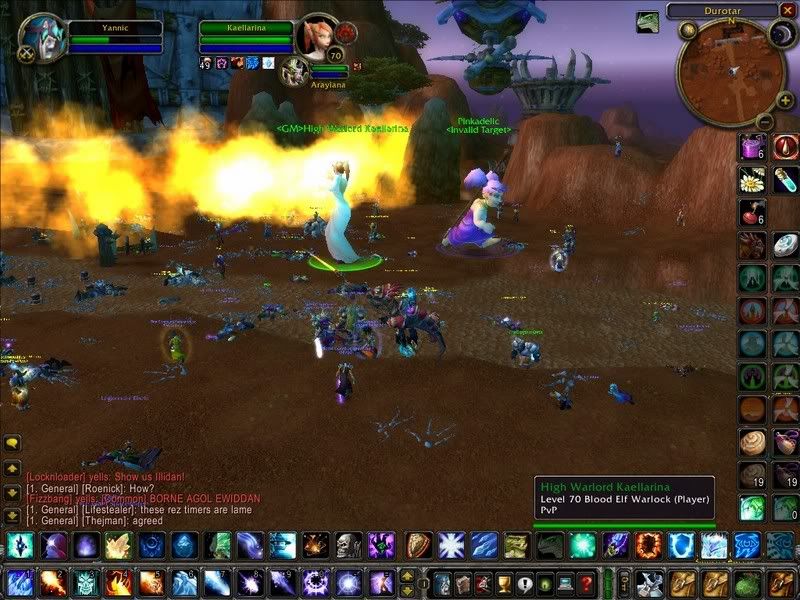Use the purple gift box item
The image size is (800, 600).
coord(752,146)
